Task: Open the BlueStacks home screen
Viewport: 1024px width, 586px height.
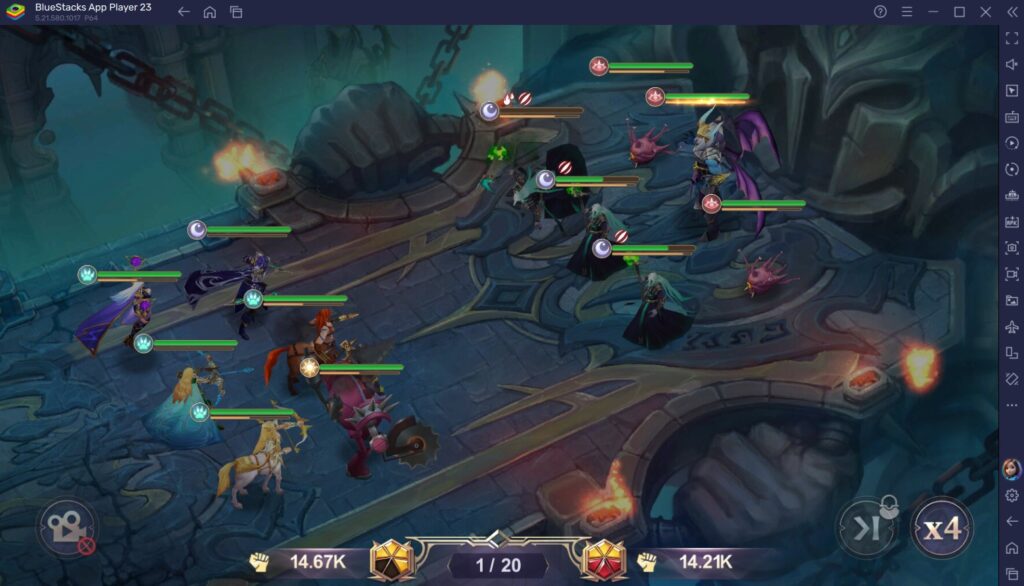Action: [209, 12]
